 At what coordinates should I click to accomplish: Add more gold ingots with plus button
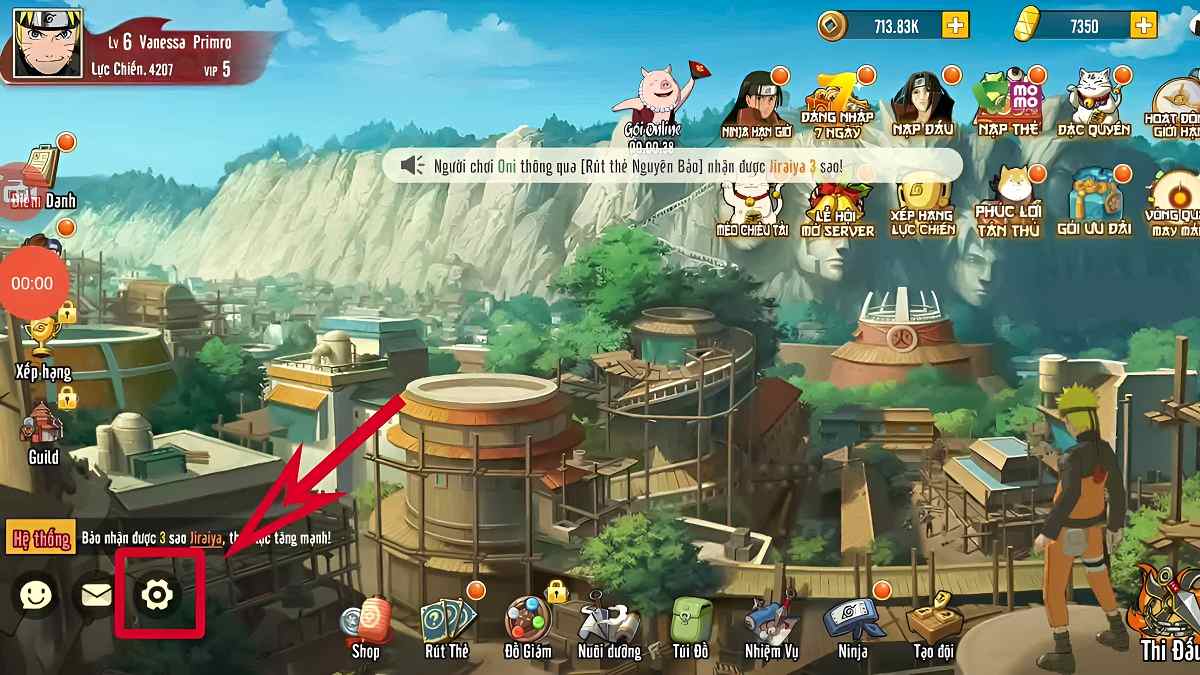(x=1143, y=26)
